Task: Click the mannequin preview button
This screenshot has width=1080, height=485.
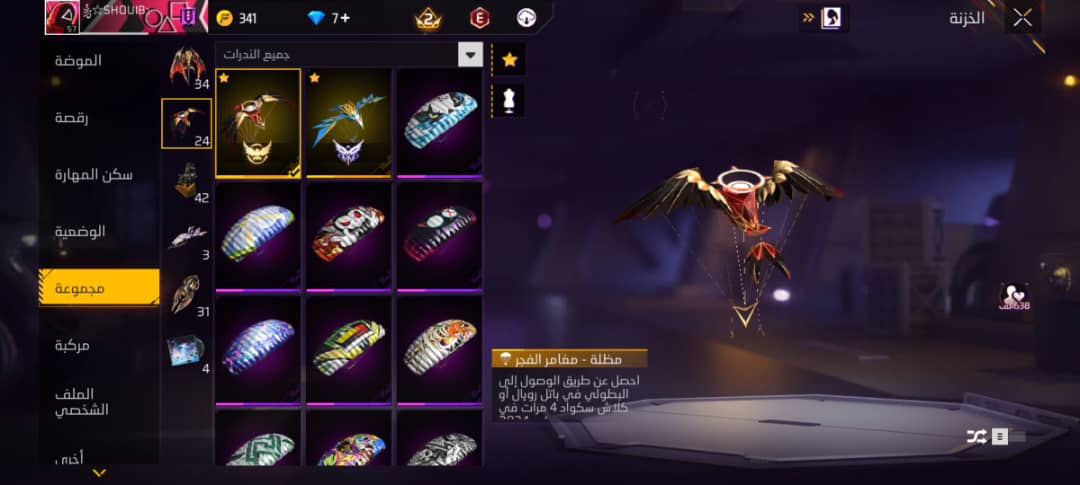Action: pyautogui.click(x=509, y=100)
